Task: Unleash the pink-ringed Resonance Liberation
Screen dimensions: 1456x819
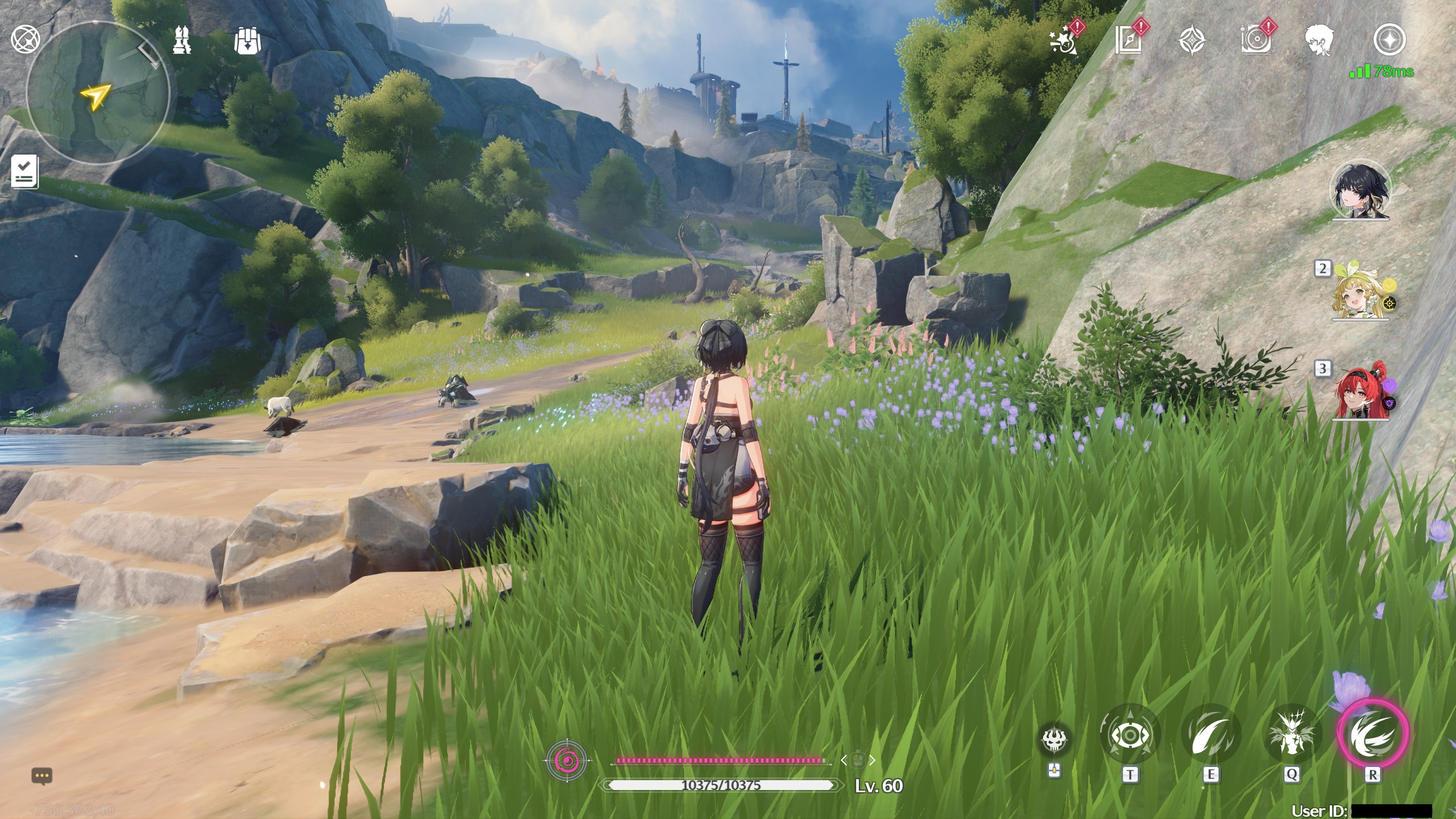Action: pos(1372,734)
